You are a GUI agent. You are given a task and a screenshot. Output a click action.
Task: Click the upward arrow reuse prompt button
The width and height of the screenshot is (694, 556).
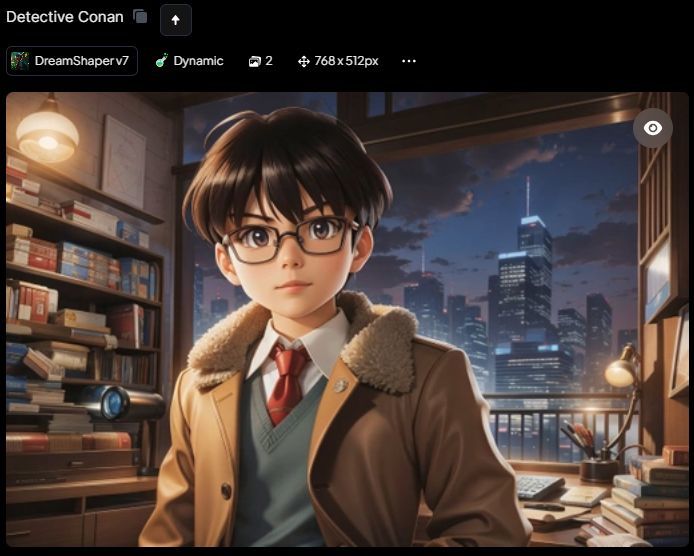(x=175, y=19)
